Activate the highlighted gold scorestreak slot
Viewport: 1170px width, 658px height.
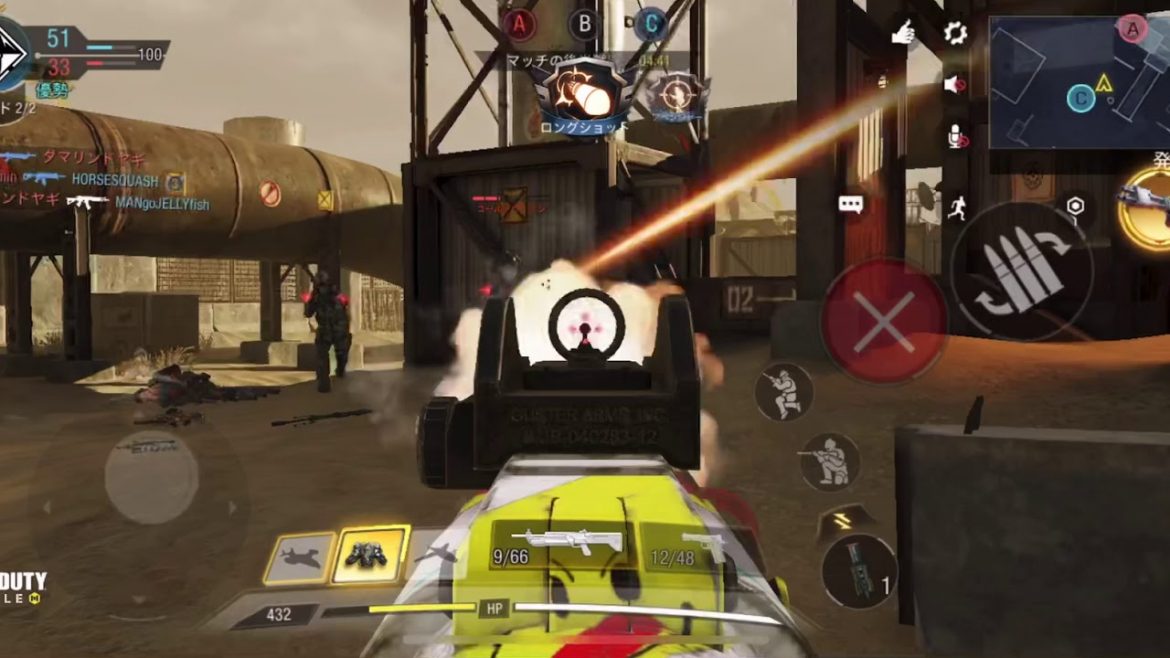pyautogui.click(x=371, y=554)
